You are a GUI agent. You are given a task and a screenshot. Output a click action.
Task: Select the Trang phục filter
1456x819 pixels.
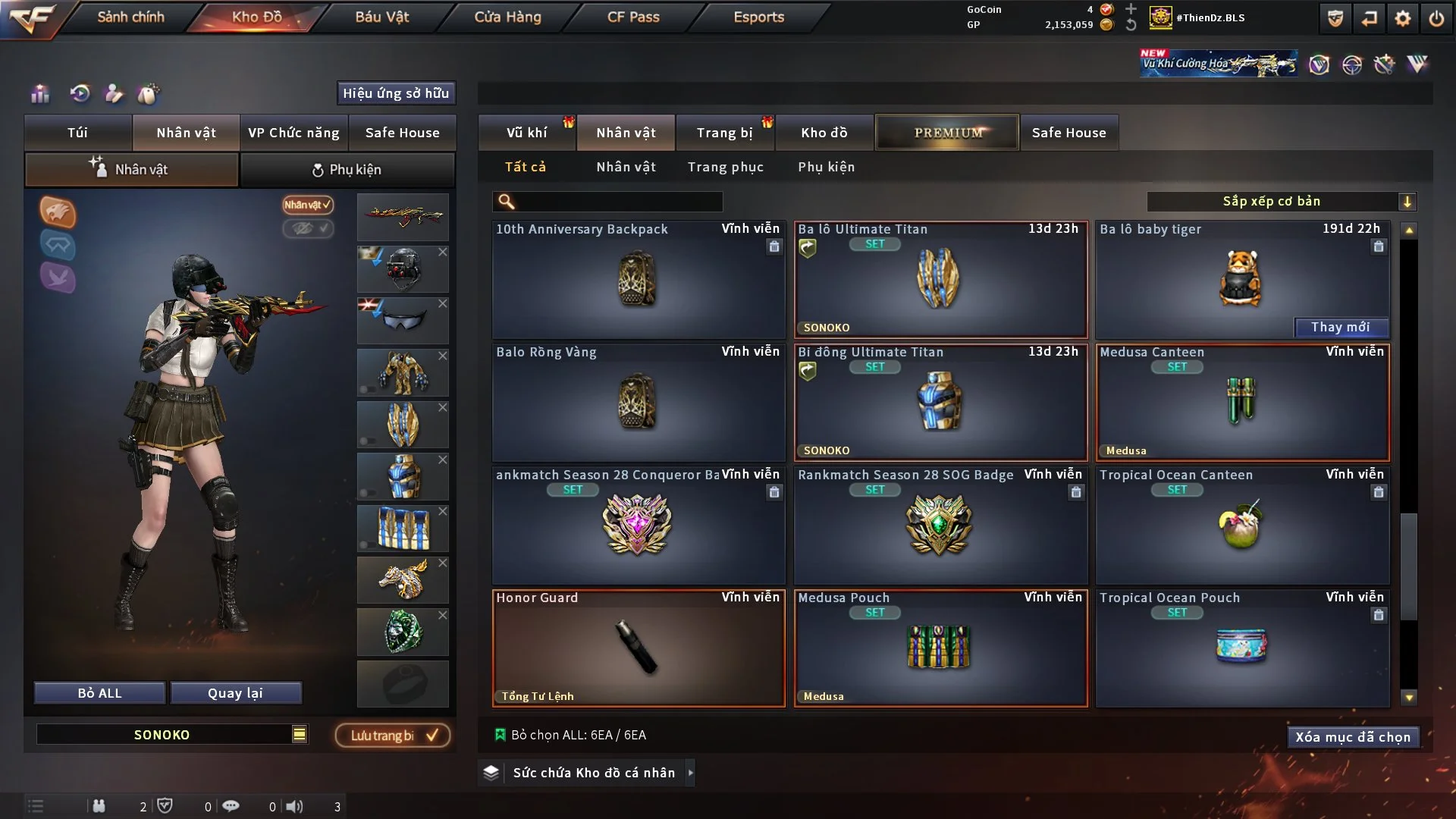tap(725, 167)
